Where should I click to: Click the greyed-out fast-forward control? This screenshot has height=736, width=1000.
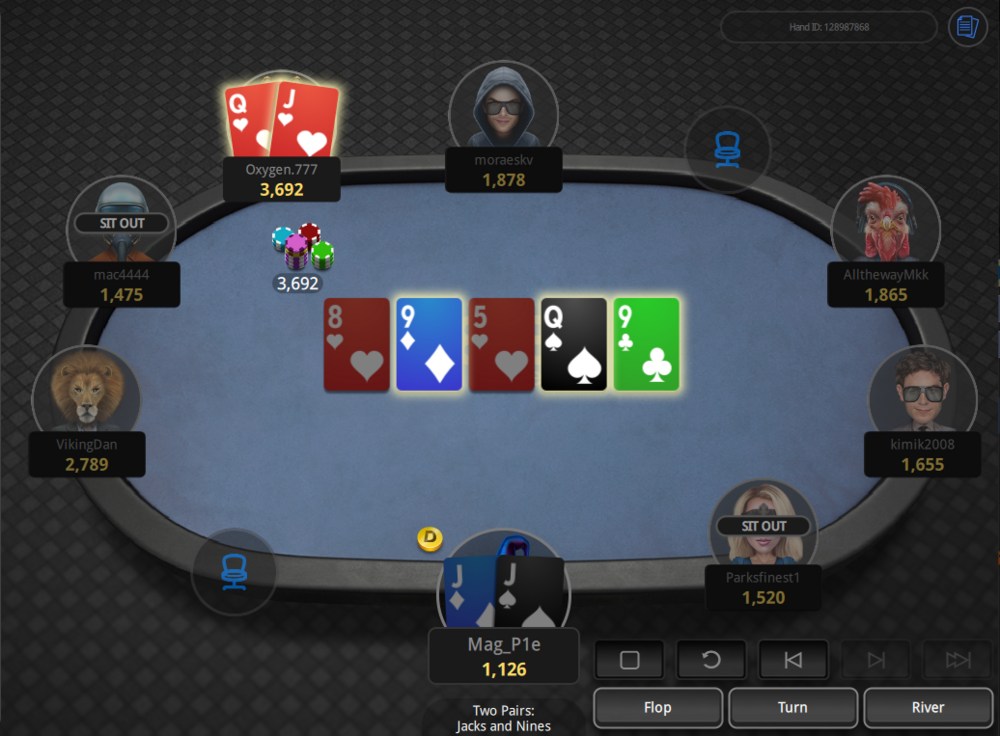957,660
